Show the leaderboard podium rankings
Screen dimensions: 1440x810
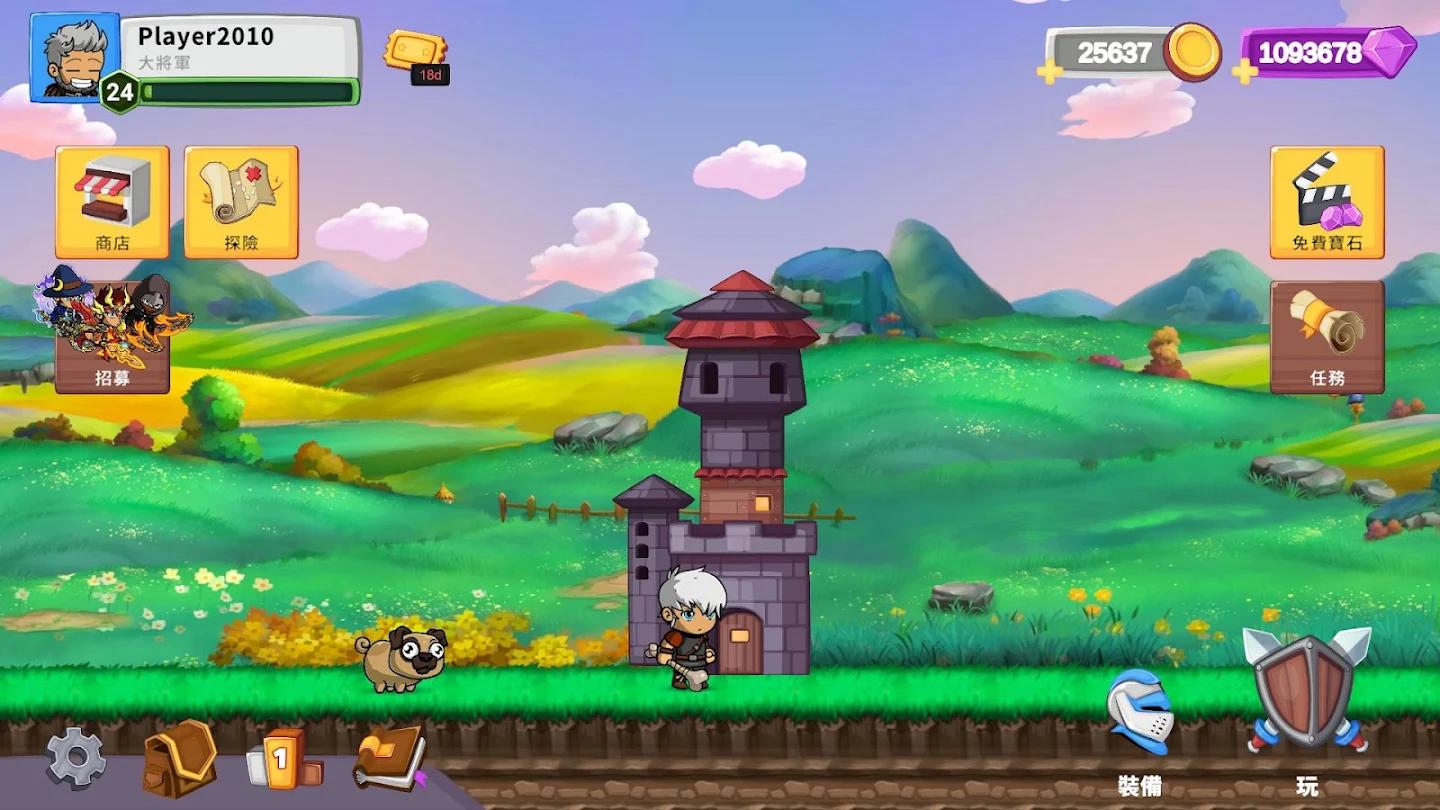pos(285,760)
